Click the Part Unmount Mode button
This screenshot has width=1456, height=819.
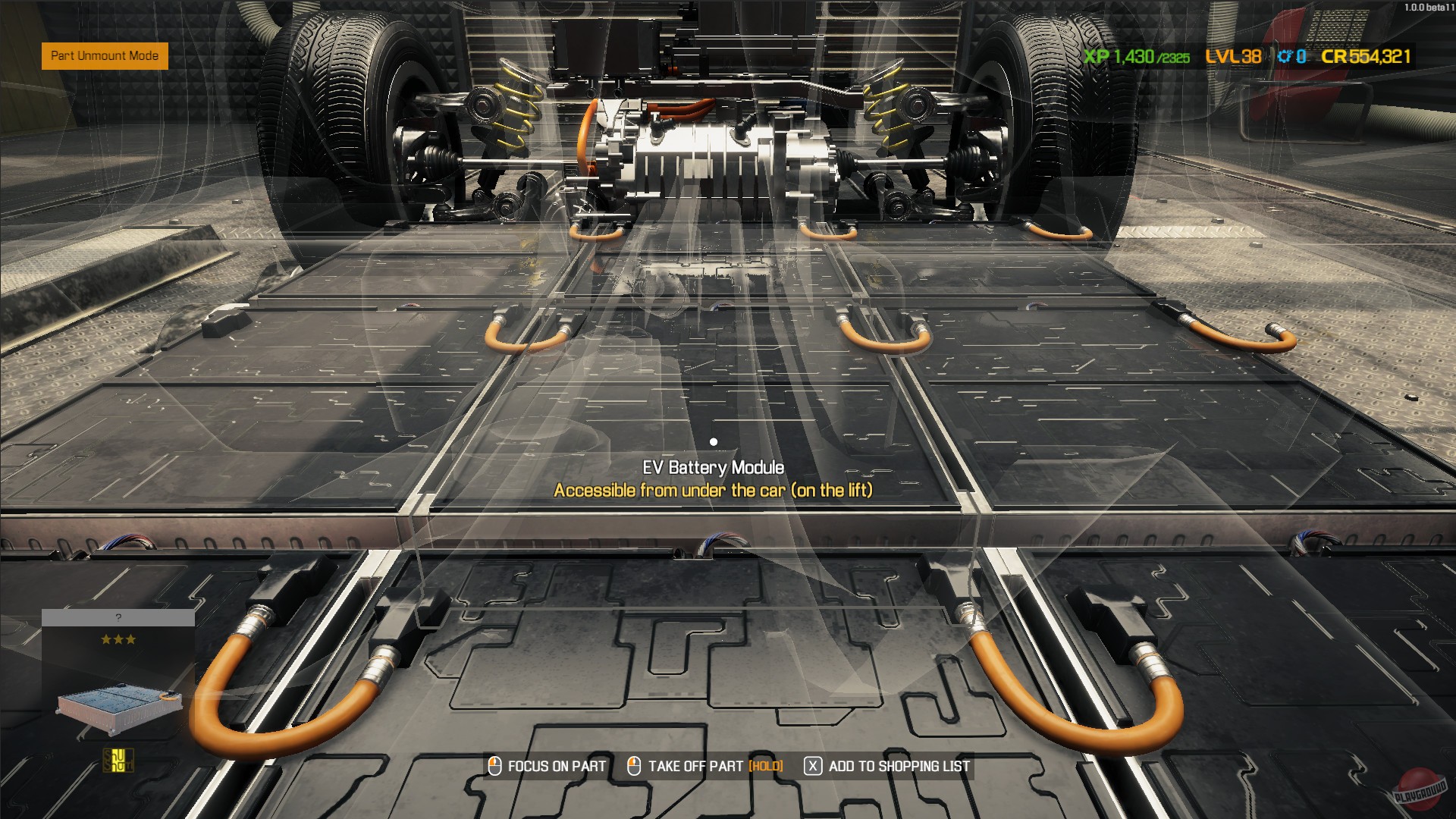click(x=104, y=56)
